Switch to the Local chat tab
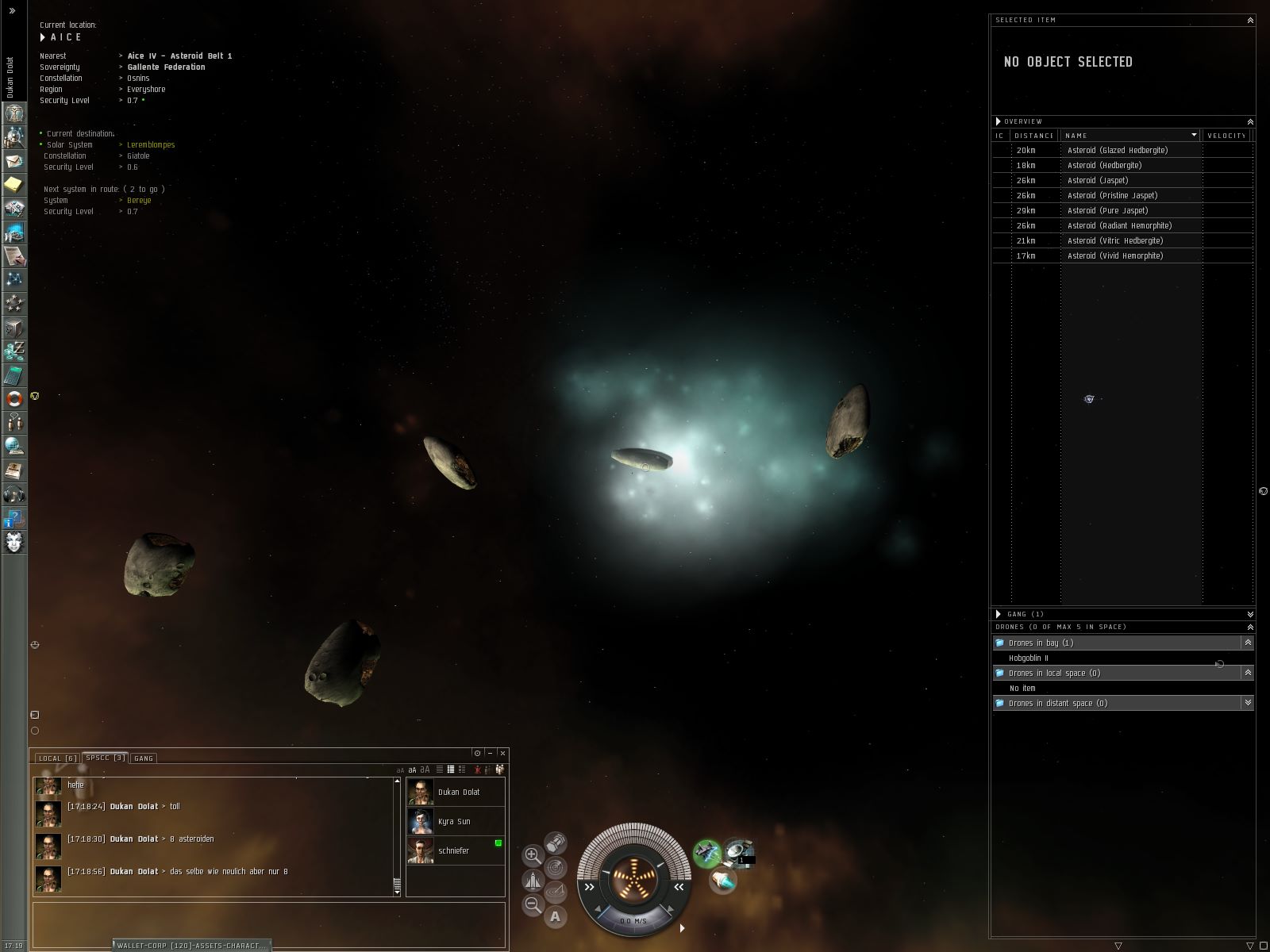Image resolution: width=1270 pixels, height=952 pixels. tap(57, 758)
